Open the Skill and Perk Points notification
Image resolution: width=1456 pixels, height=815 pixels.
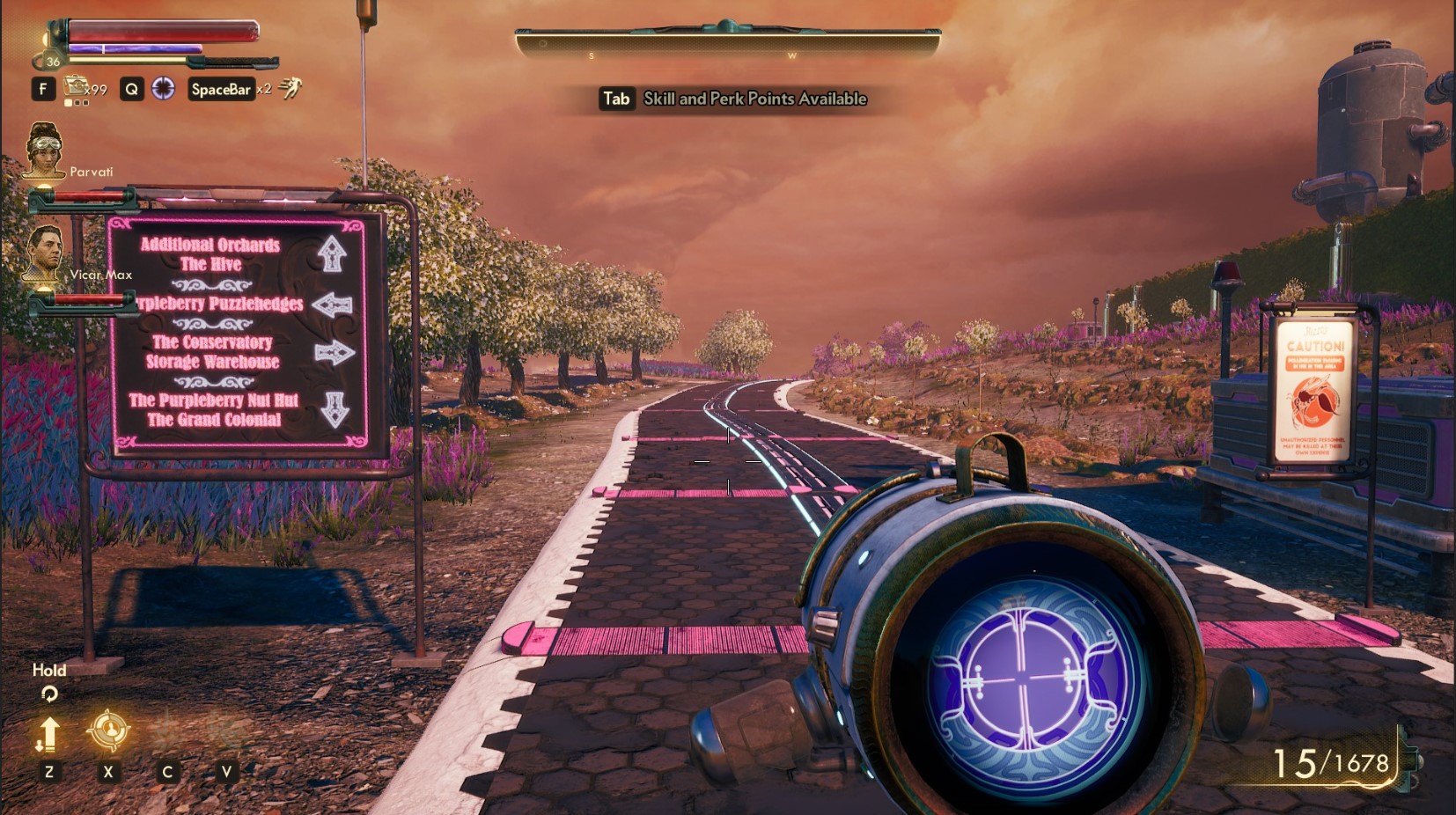pos(733,99)
